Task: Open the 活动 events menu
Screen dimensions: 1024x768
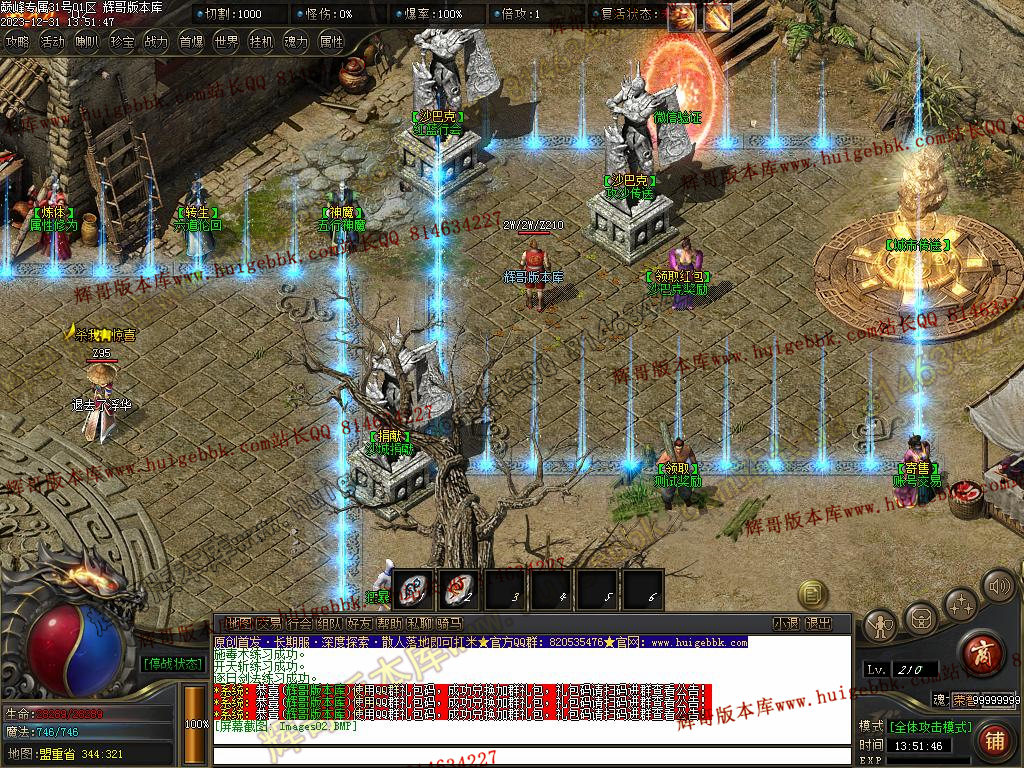Action: pos(52,42)
